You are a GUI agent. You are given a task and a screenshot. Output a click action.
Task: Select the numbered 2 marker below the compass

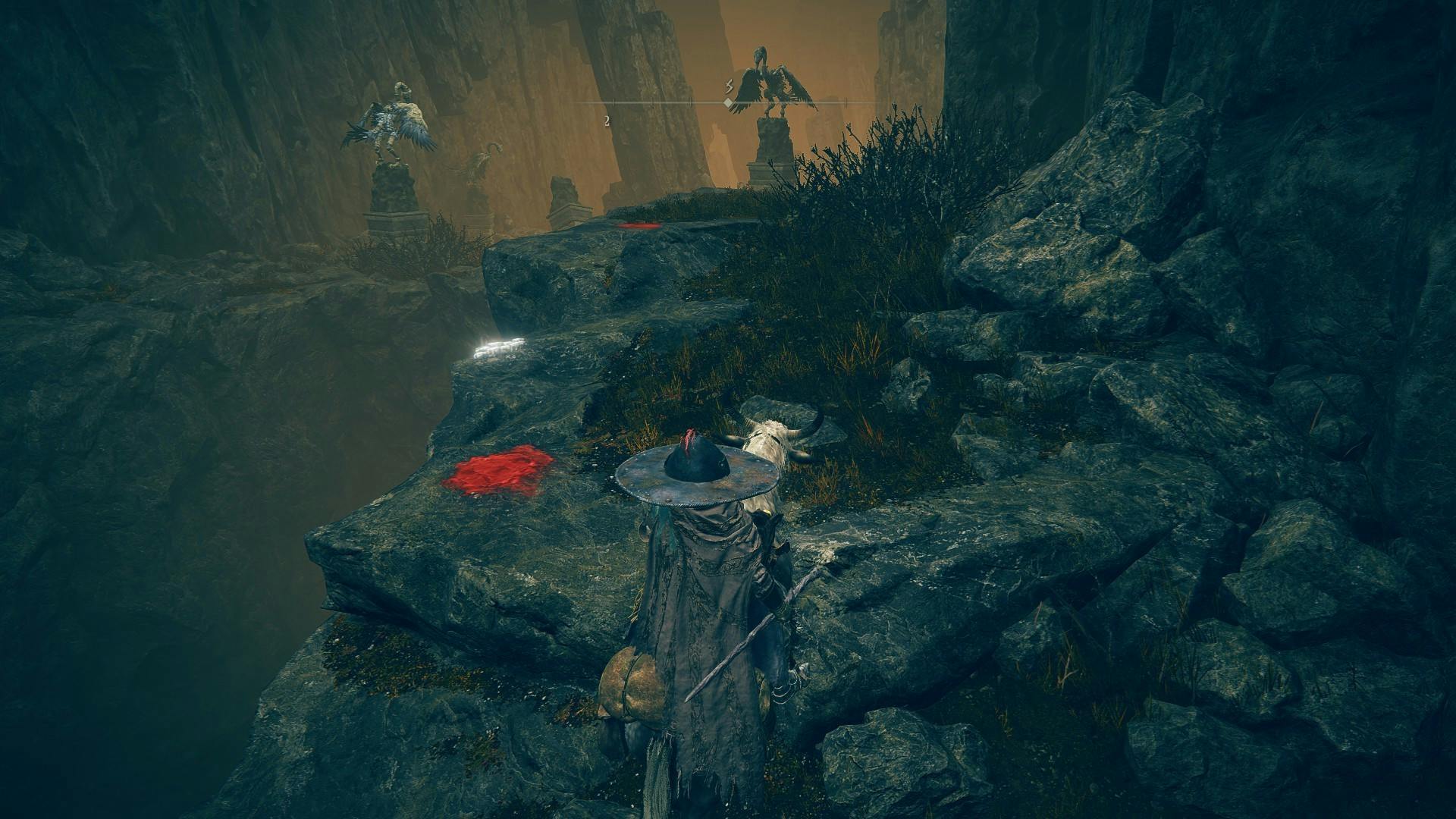607,121
